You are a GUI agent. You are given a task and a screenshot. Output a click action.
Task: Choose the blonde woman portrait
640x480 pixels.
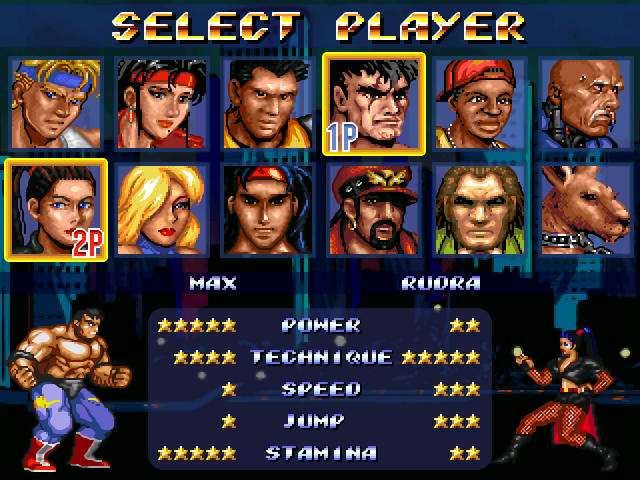[161, 210]
